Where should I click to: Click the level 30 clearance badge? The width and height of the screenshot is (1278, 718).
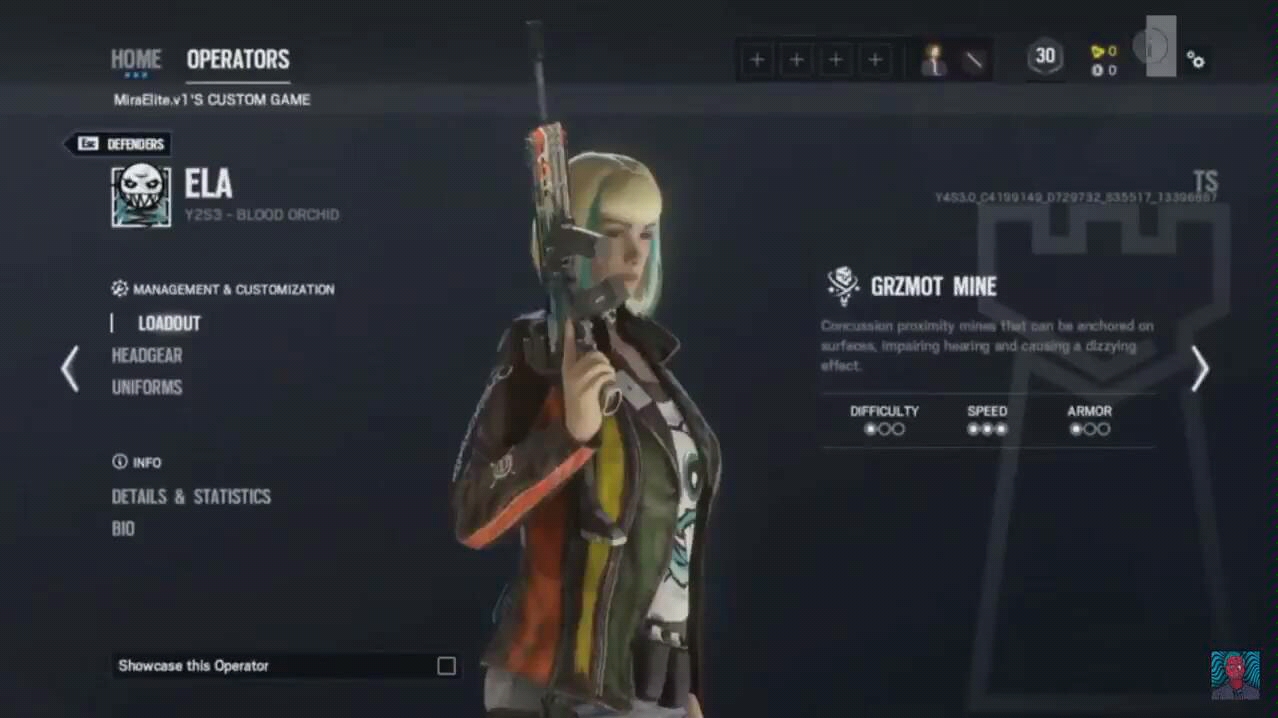point(1045,57)
